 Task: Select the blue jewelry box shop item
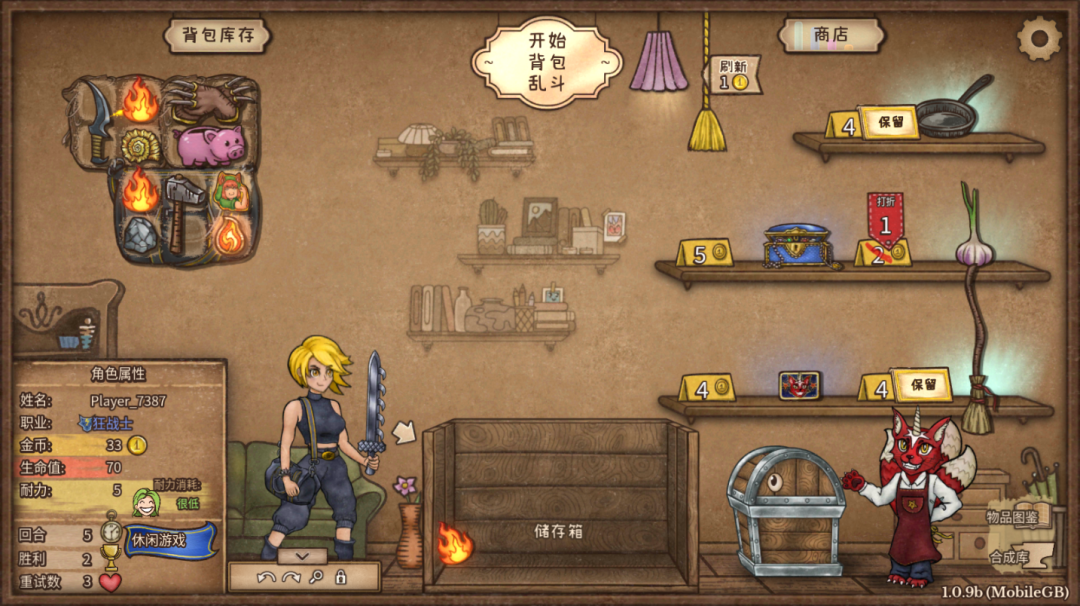797,246
